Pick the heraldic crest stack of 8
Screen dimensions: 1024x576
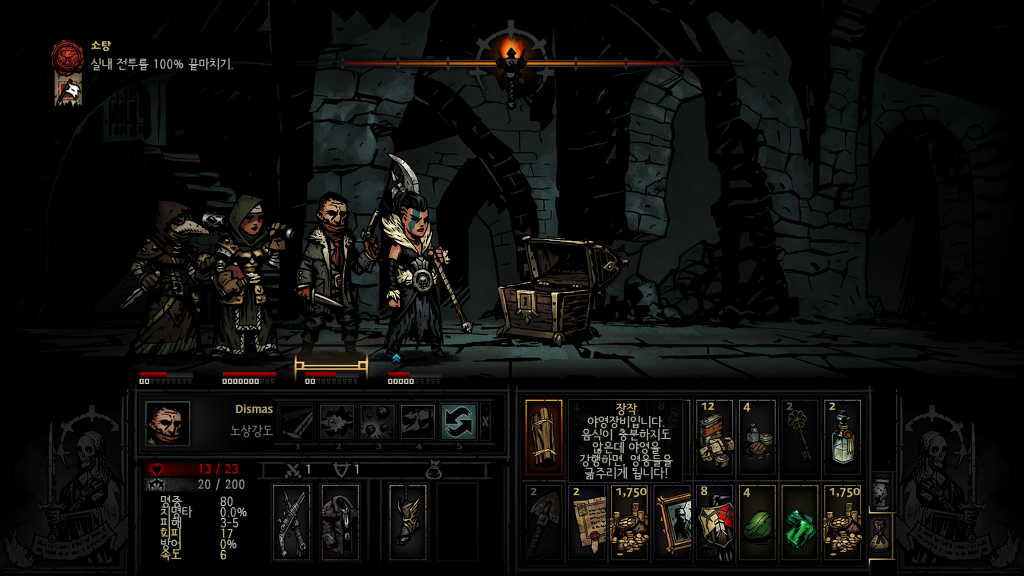(x=715, y=521)
